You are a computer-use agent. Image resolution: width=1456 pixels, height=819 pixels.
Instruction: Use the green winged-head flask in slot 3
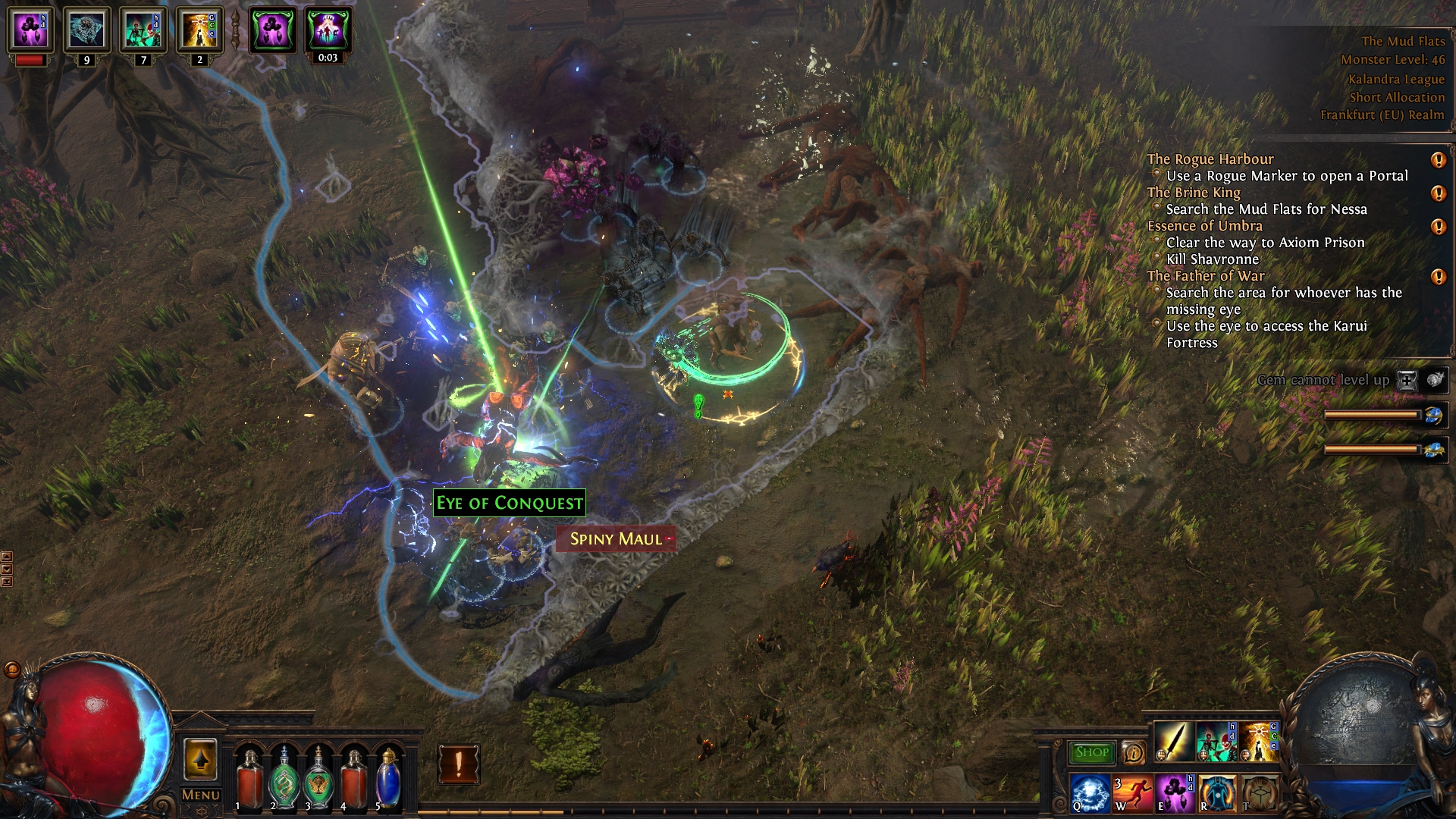pos(318,777)
